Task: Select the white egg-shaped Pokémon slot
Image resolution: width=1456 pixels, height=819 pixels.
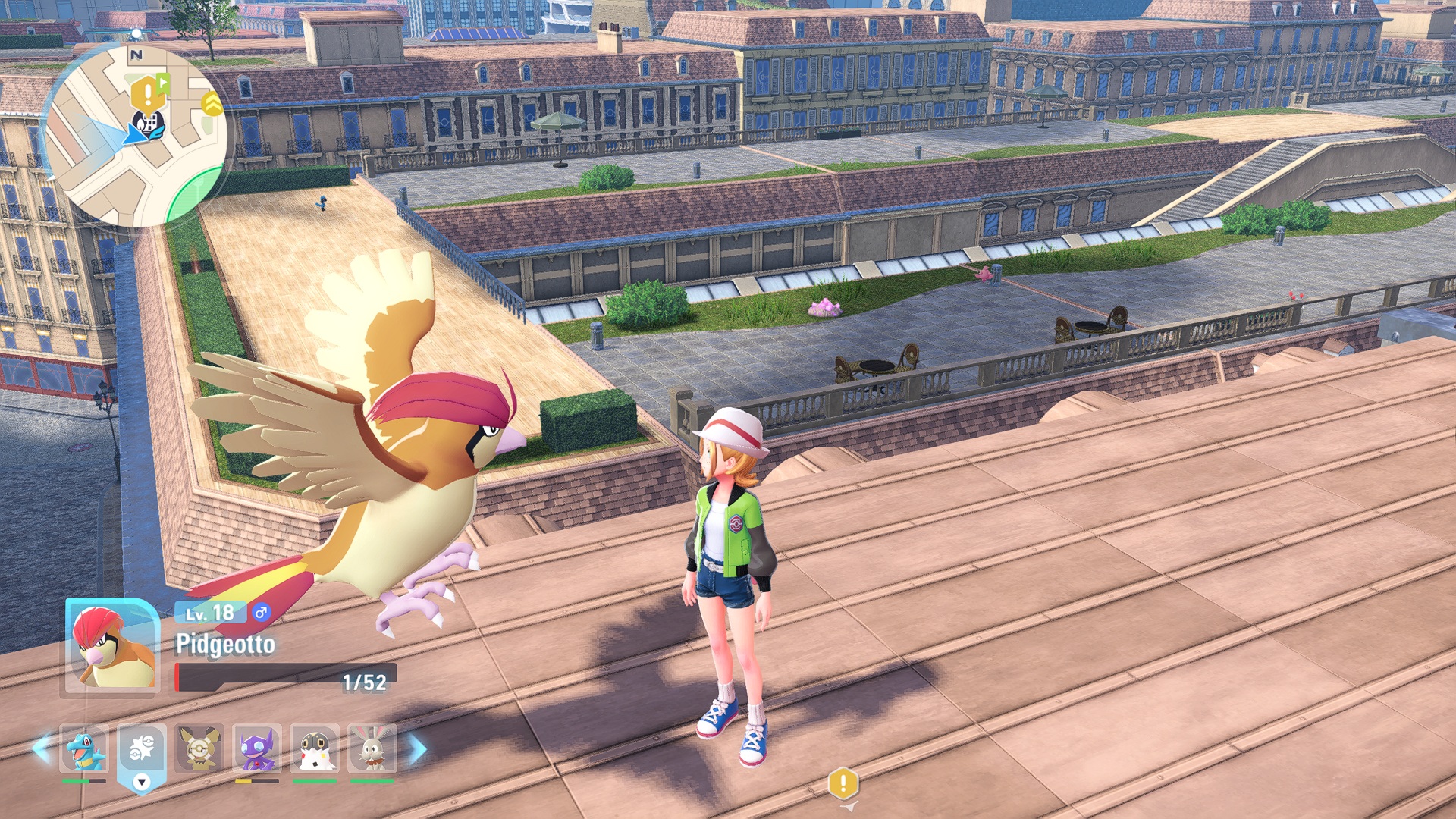Action: tap(315, 748)
